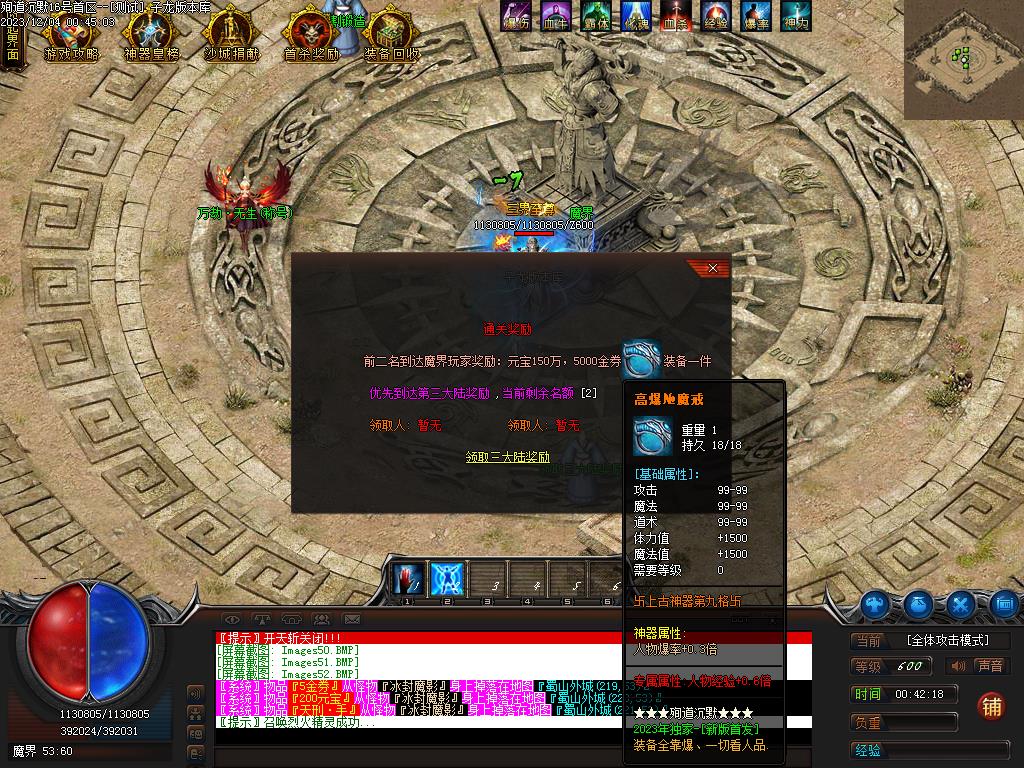
Task: Close the reward dialog window
Action: click(712, 268)
